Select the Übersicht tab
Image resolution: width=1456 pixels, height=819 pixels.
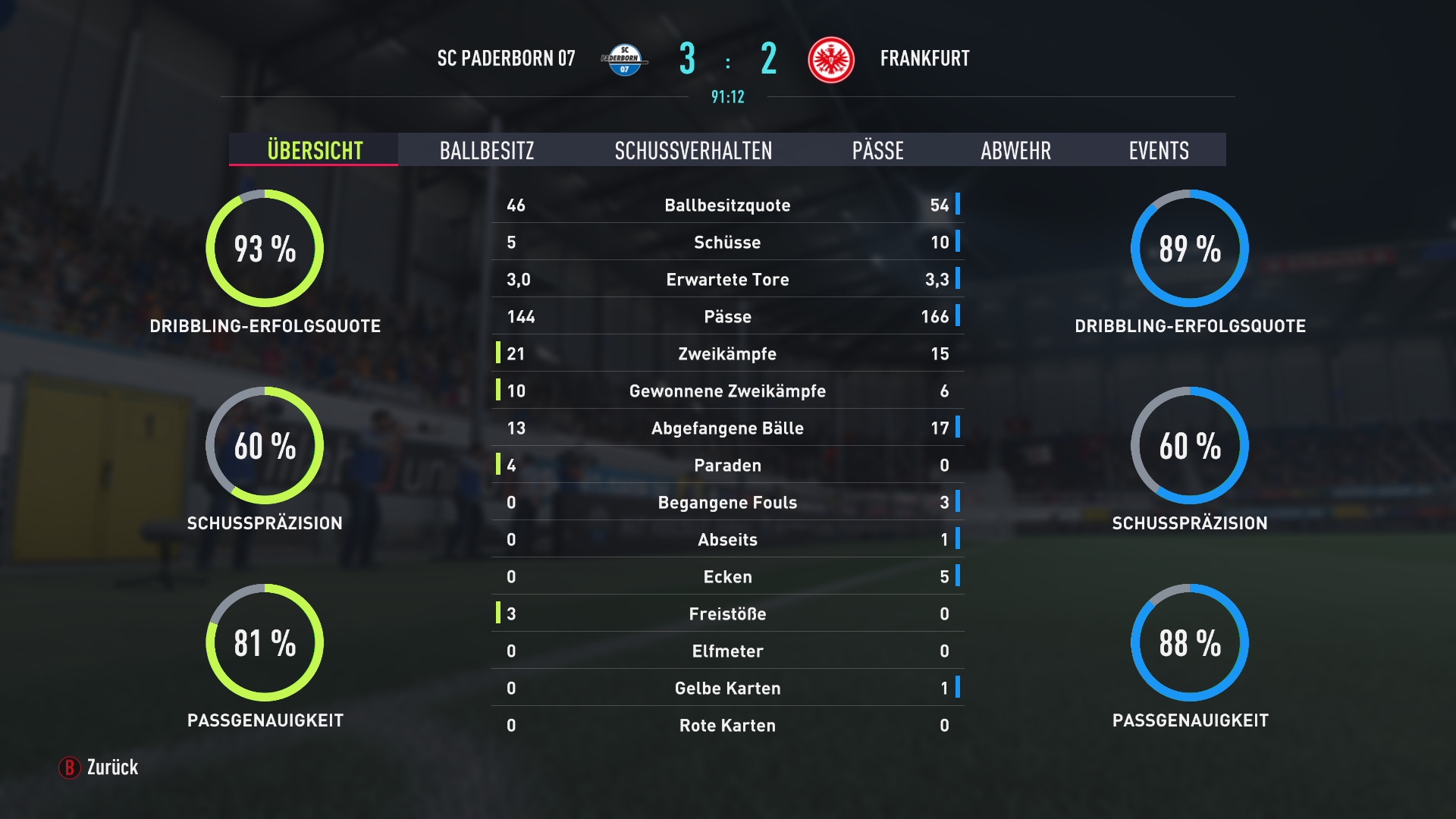coord(315,150)
